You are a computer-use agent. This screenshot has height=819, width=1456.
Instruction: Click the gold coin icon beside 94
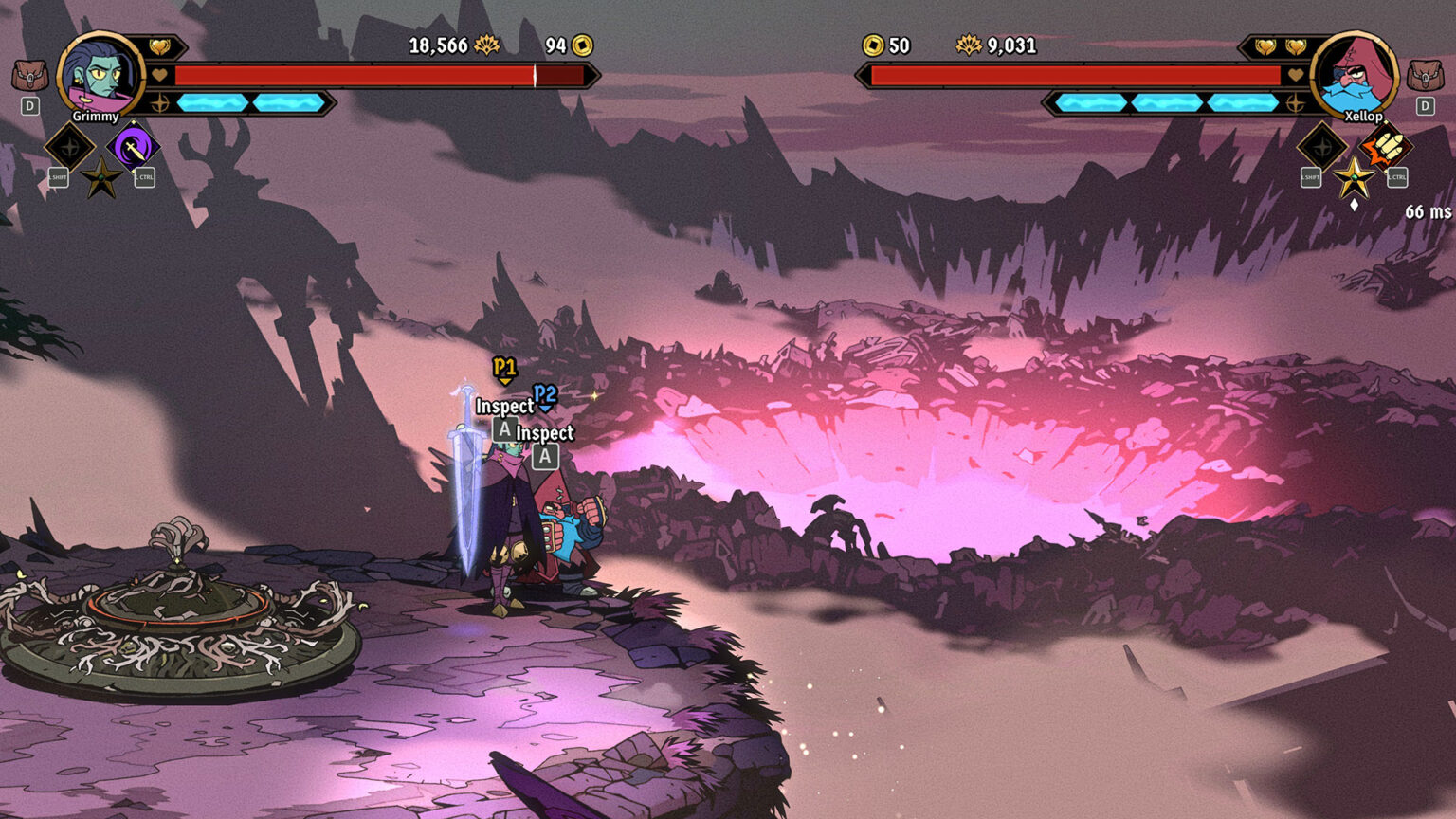click(x=581, y=45)
